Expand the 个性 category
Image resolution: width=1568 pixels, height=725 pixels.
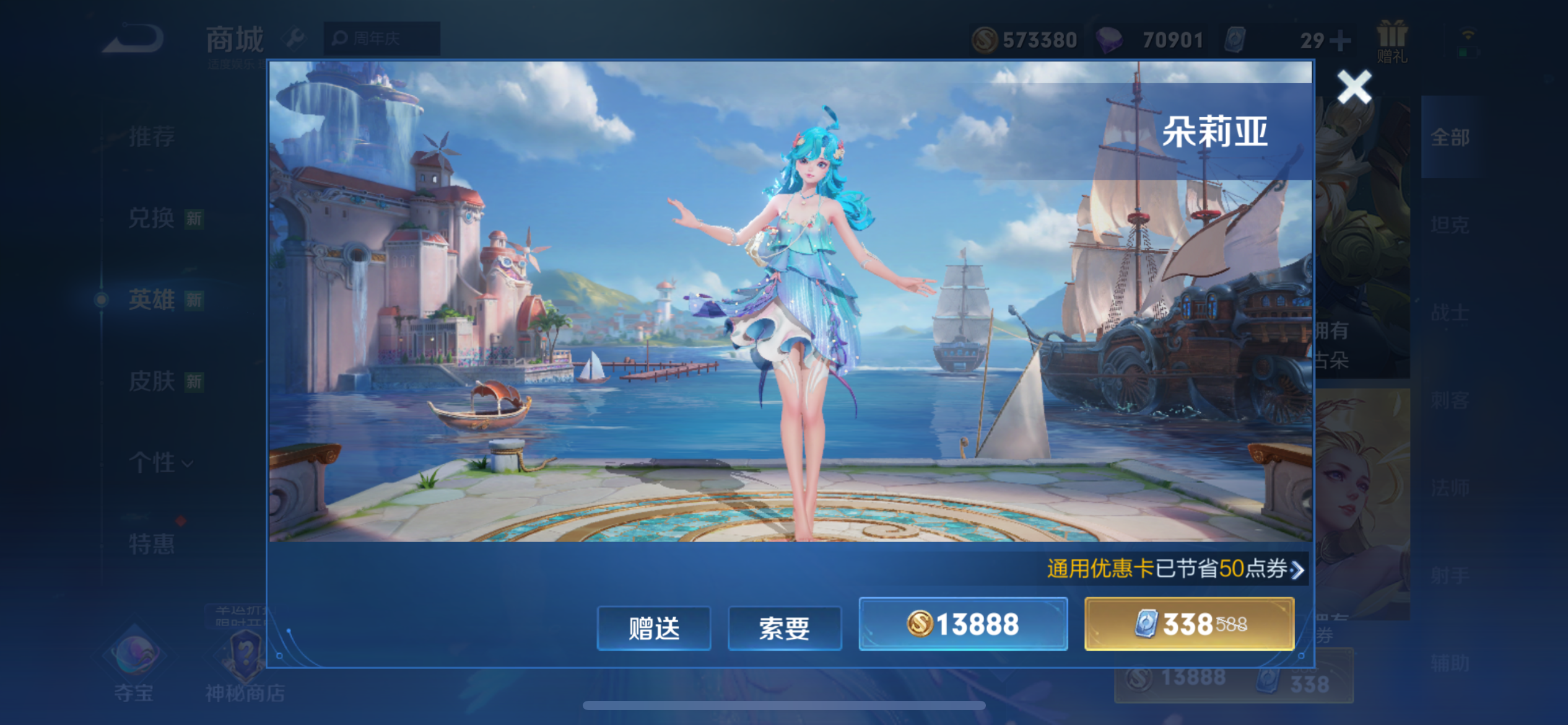(160, 463)
